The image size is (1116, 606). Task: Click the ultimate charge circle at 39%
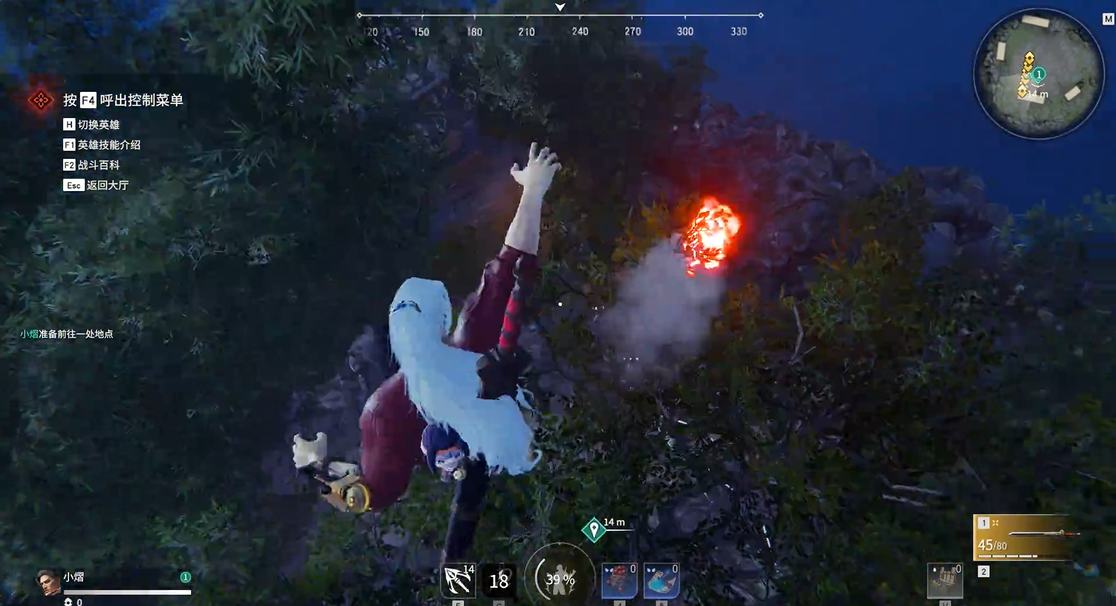[559, 577]
